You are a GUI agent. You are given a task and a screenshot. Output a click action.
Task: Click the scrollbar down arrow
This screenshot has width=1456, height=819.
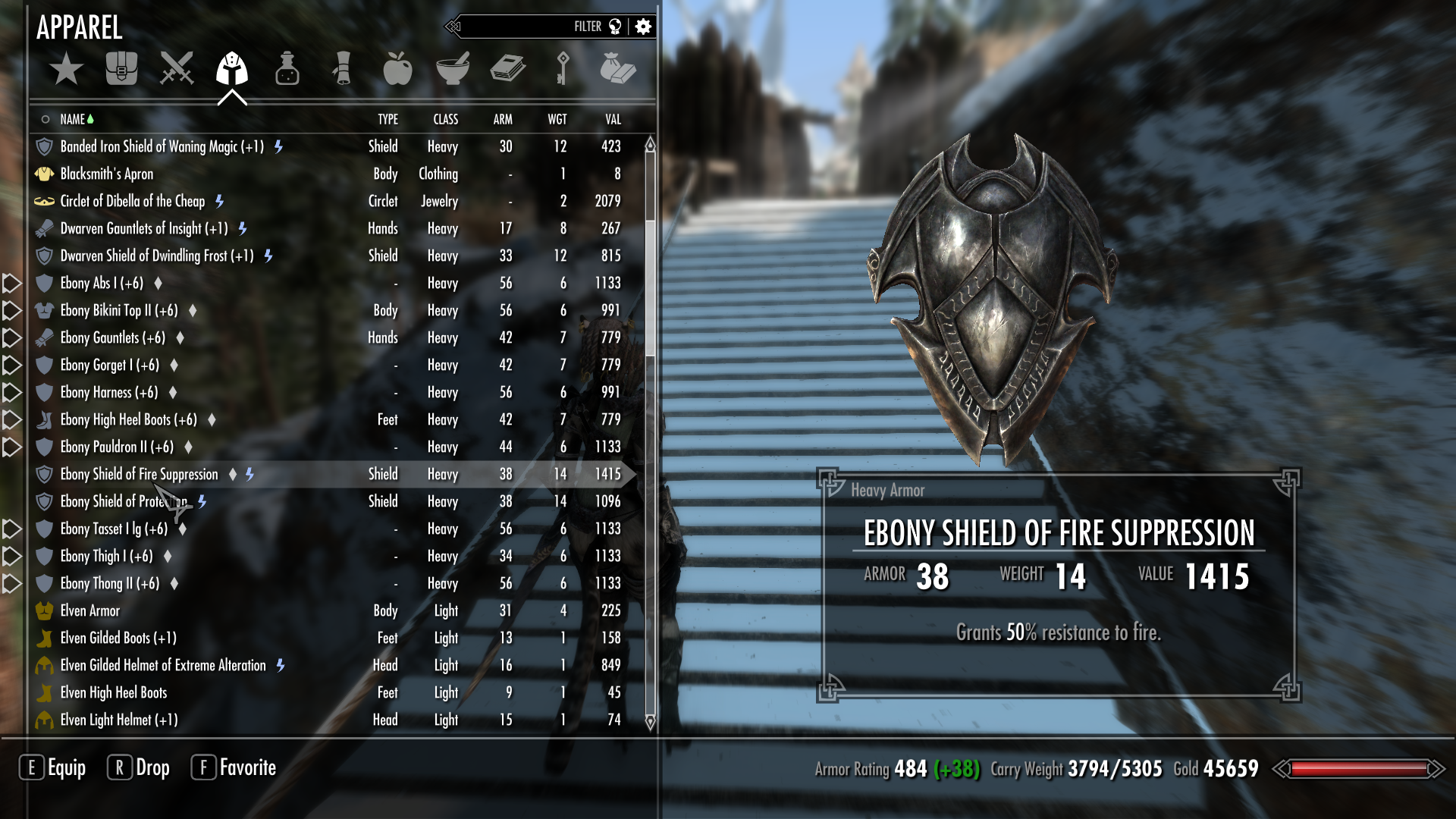pos(650,721)
